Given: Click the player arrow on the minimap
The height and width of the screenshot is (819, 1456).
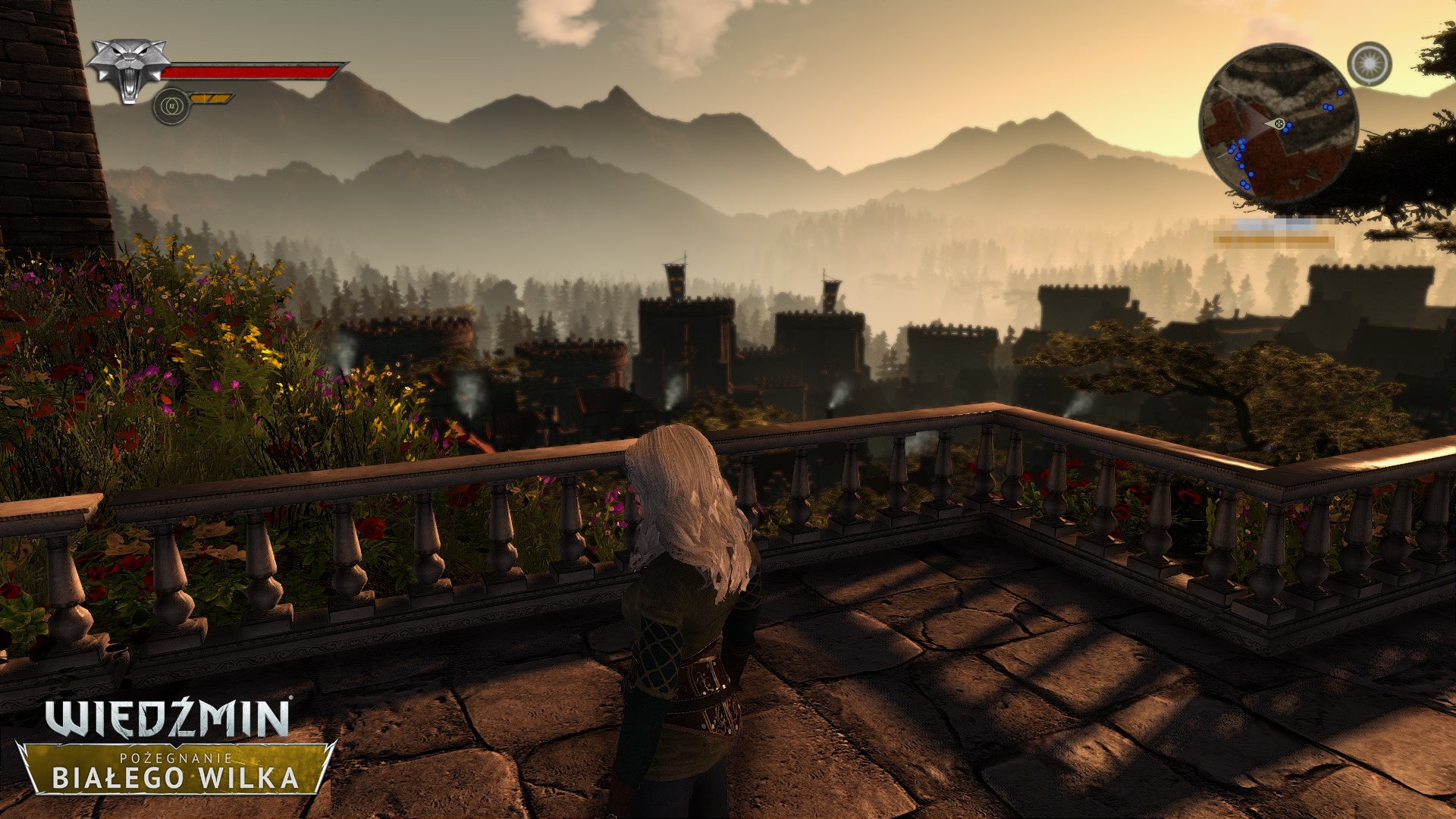Looking at the screenshot, I should point(1276,123).
